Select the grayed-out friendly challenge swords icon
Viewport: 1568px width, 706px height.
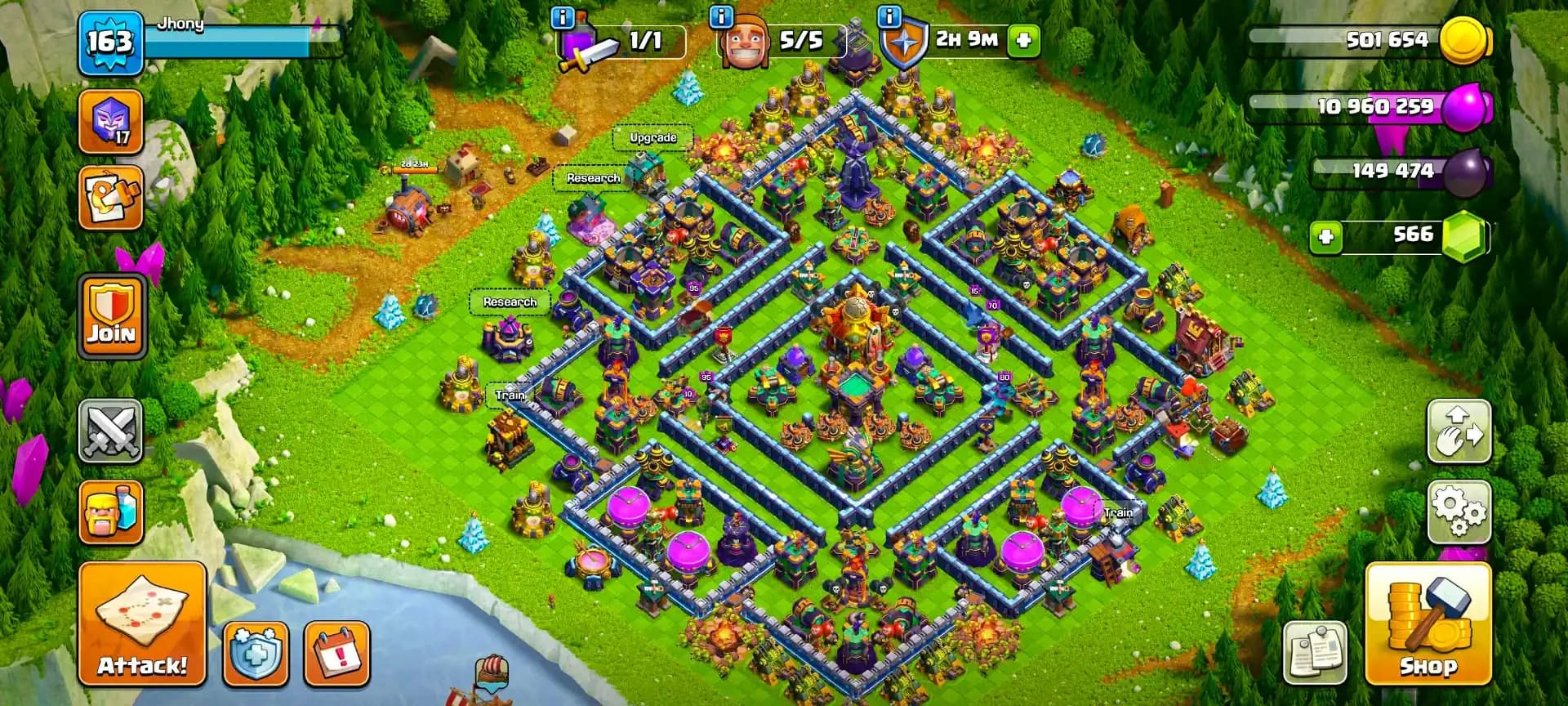[x=110, y=431]
